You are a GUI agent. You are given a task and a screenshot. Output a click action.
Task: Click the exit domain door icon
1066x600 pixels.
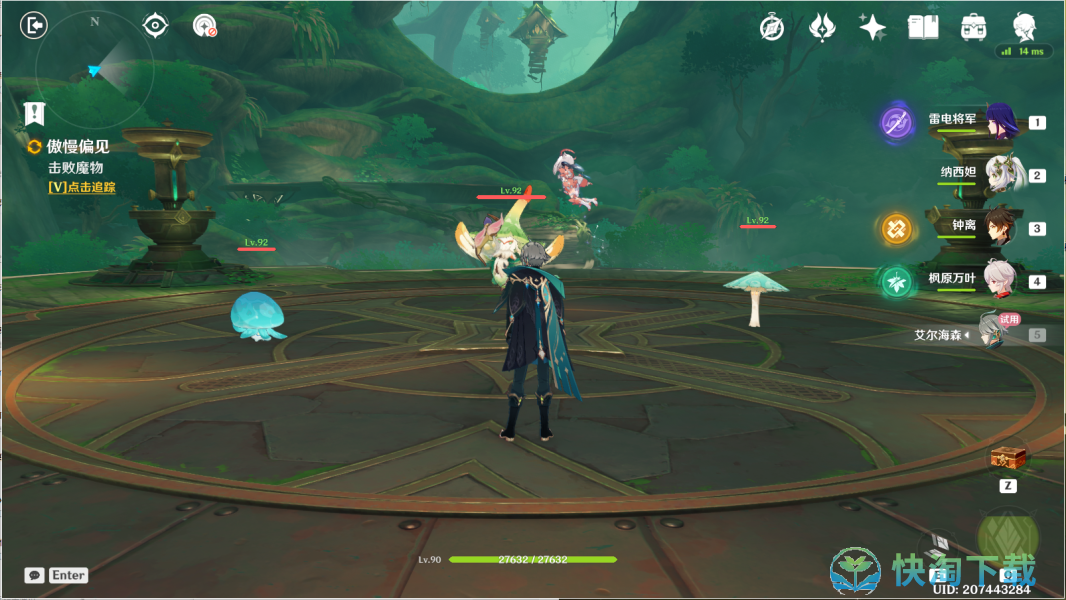coord(34,26)
